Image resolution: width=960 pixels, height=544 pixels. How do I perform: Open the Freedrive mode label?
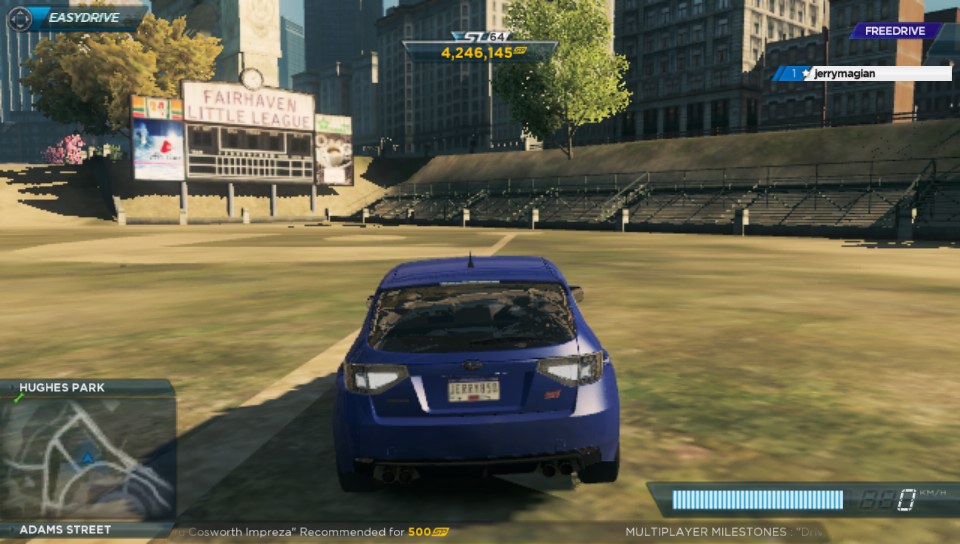(893, 31)
